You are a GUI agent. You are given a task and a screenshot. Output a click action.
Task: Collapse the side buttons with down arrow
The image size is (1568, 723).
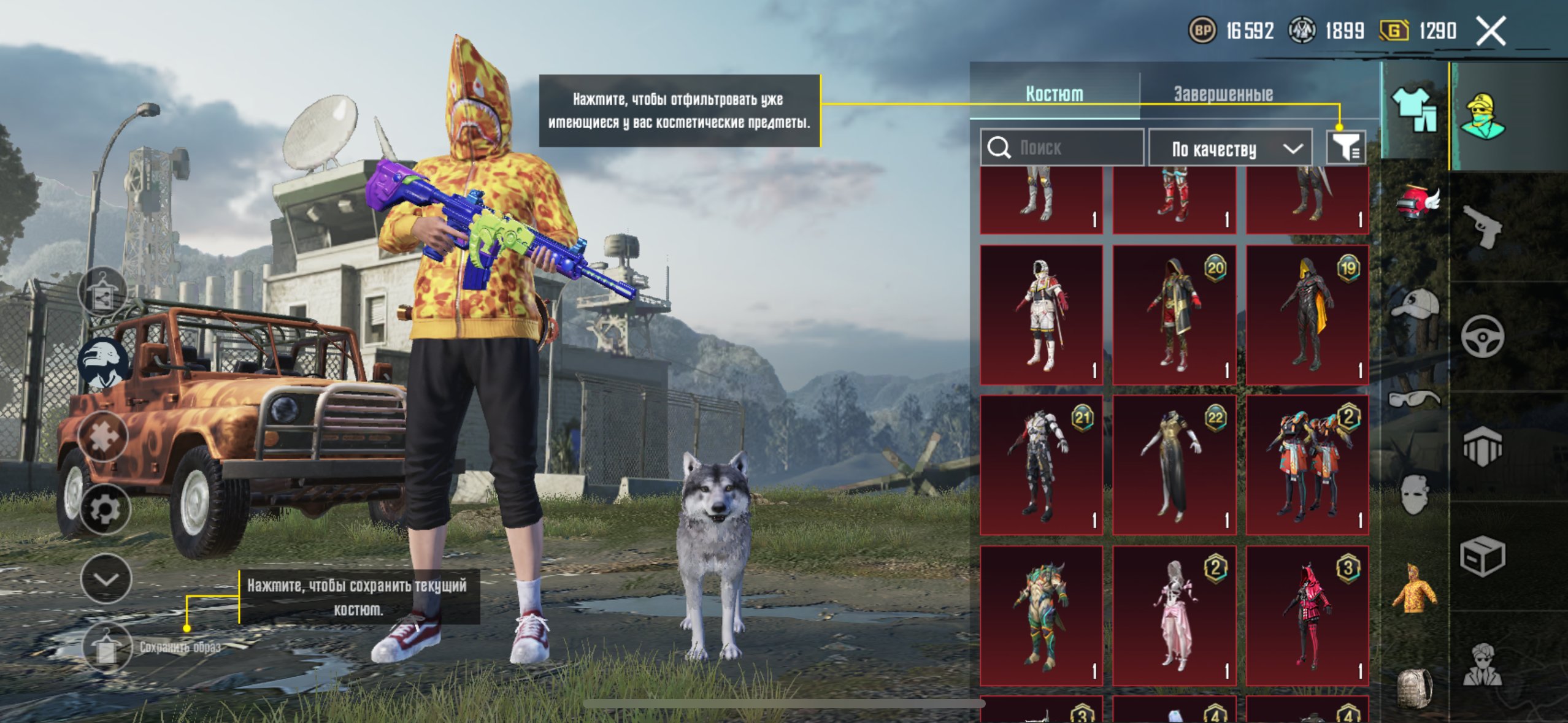pos(106,579)
